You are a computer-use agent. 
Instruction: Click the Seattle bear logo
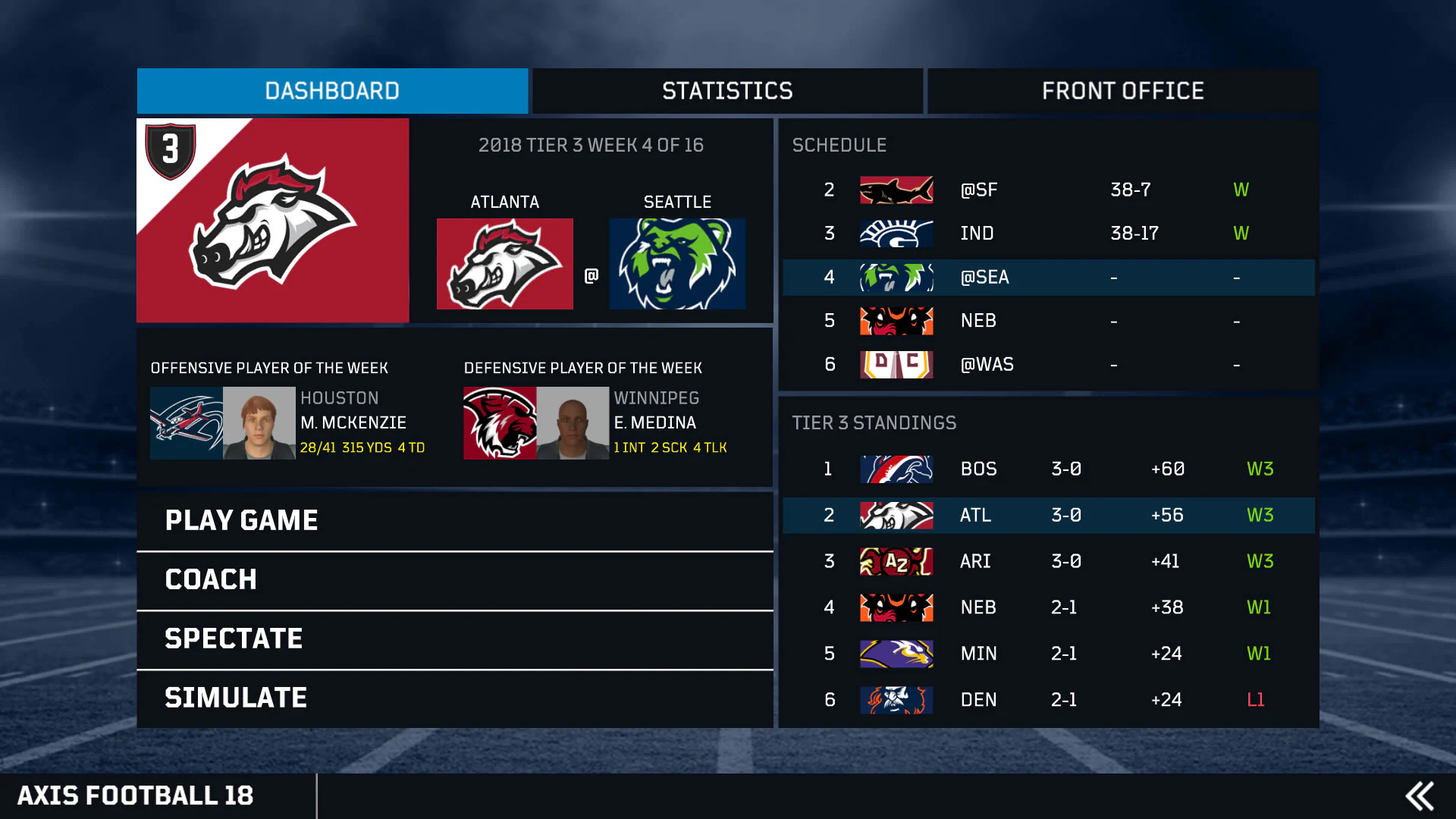[x=677, y=263]
